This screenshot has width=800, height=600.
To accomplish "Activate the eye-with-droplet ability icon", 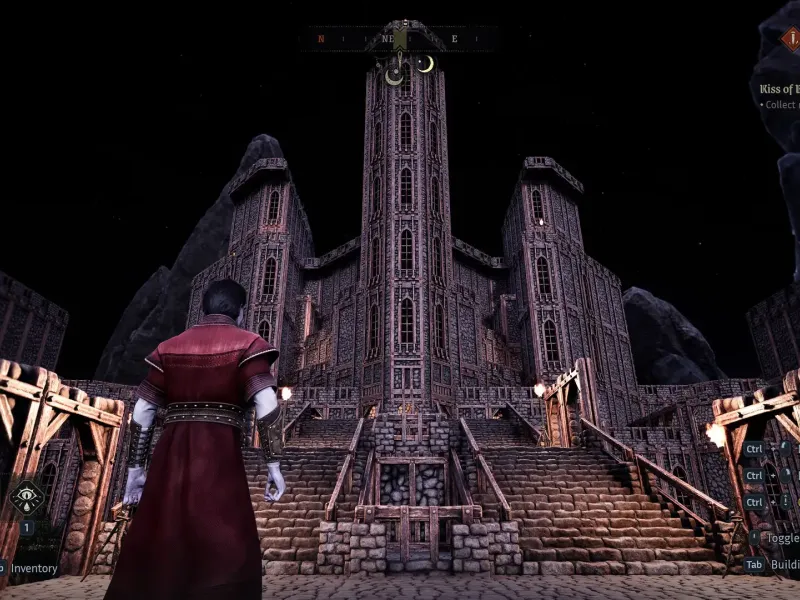I will pos(26,497).
